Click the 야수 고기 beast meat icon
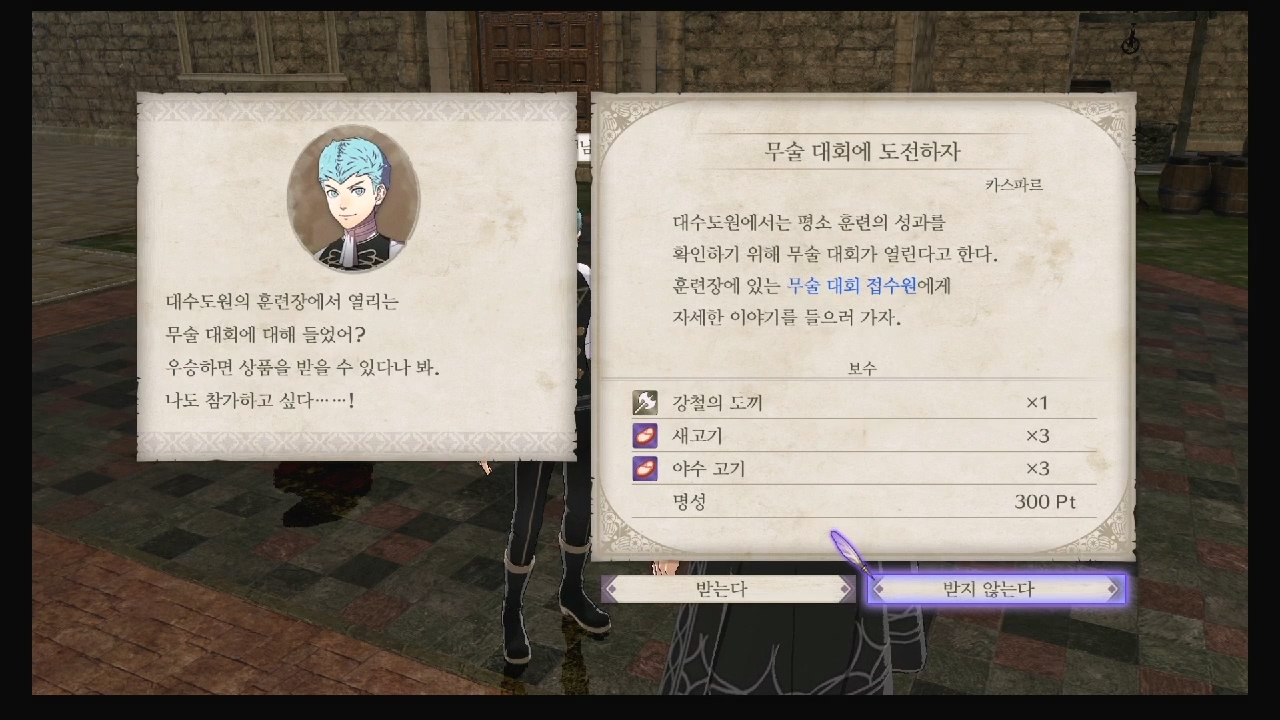1280x720 pixels. click(643, 467)
